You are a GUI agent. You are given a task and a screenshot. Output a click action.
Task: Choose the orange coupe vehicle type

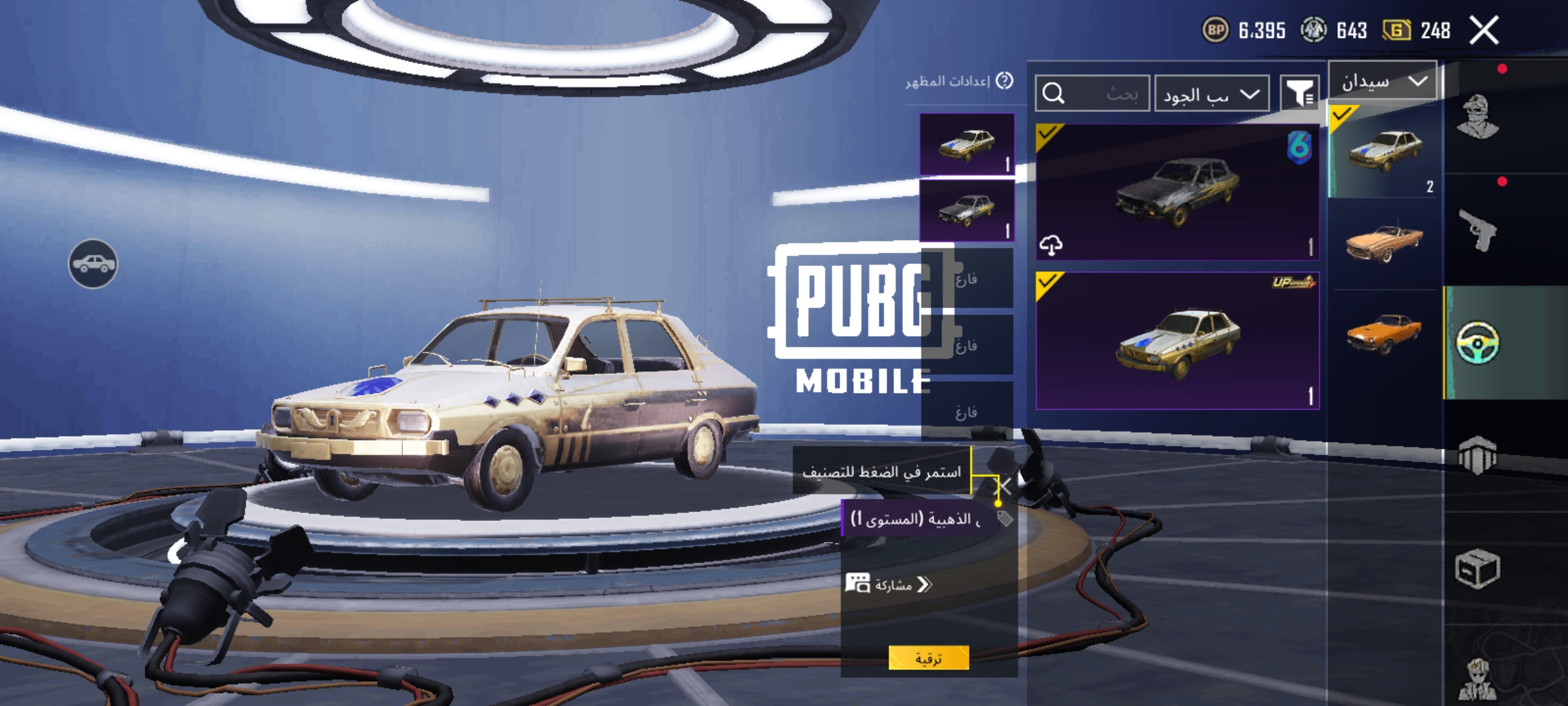point(1383,332)
